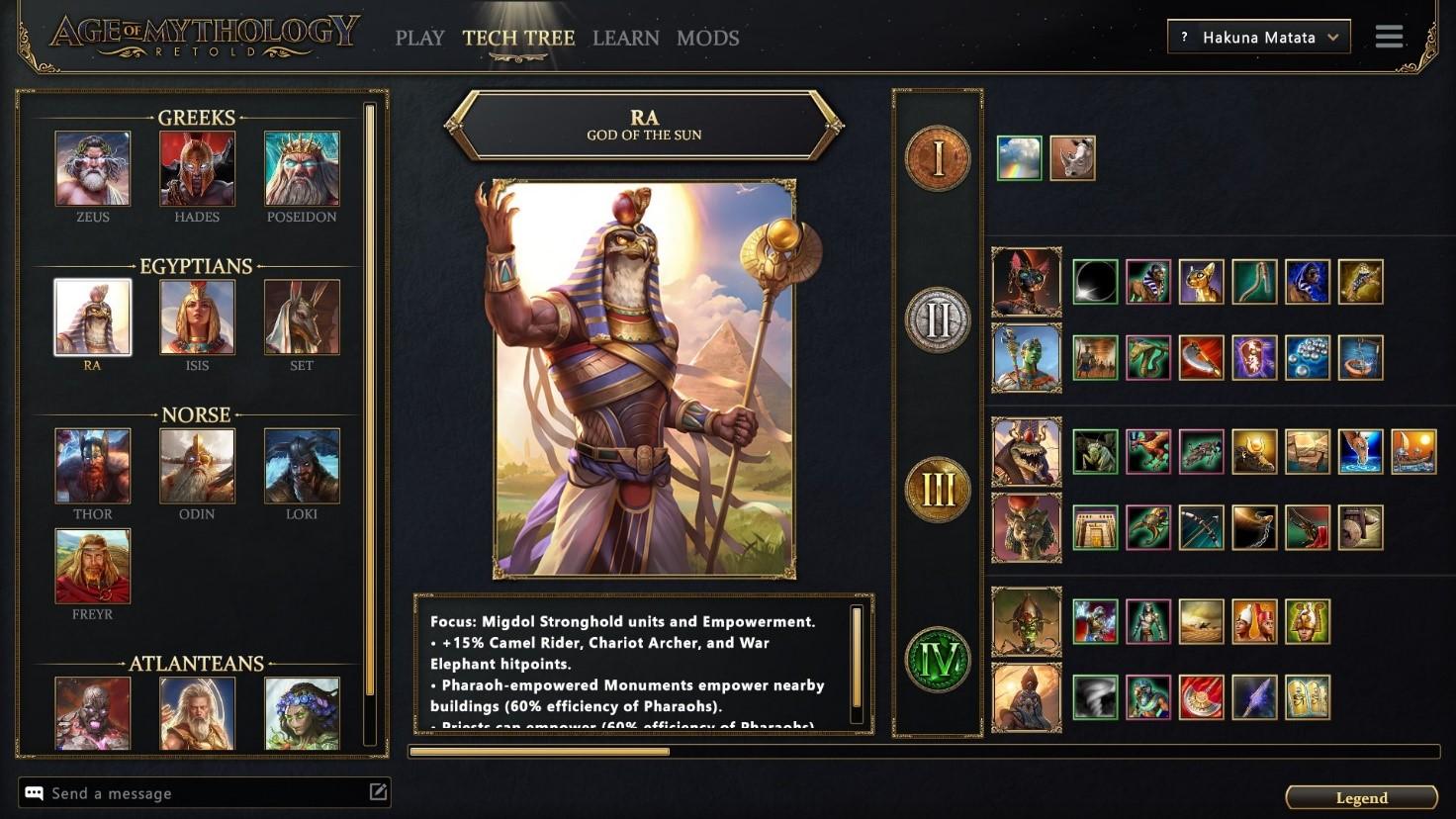Screen dimensions: 1456x819
Task: Select the Isis god portrait
Action: pyautogui.click(x=197, y=318)
